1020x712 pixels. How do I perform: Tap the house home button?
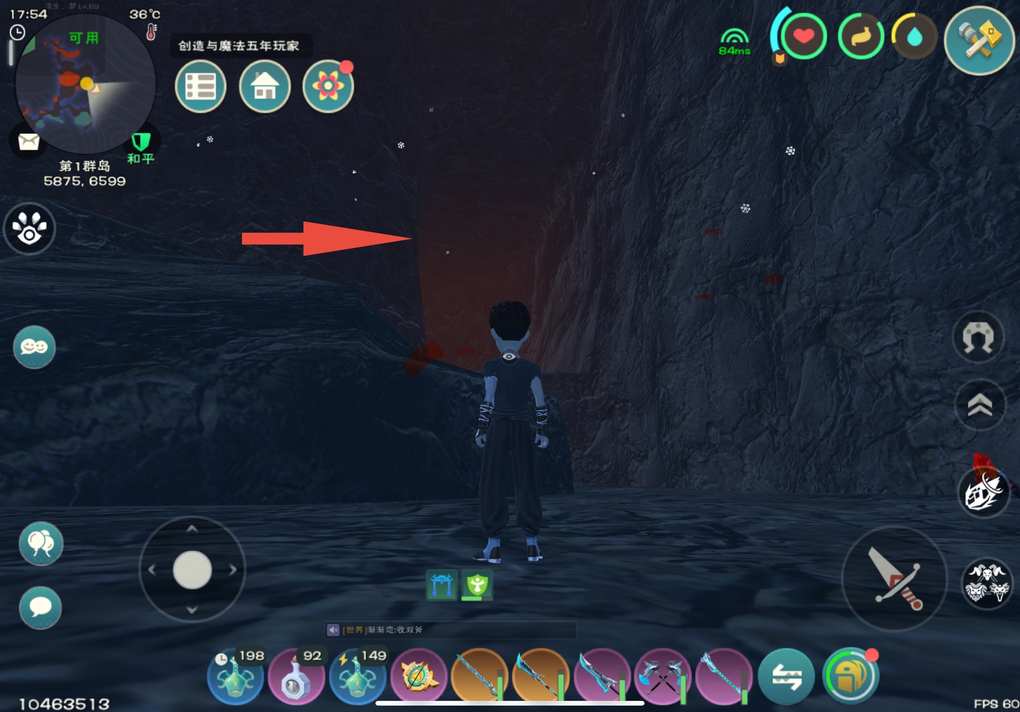pyautogui.click(x=265, y=87)
